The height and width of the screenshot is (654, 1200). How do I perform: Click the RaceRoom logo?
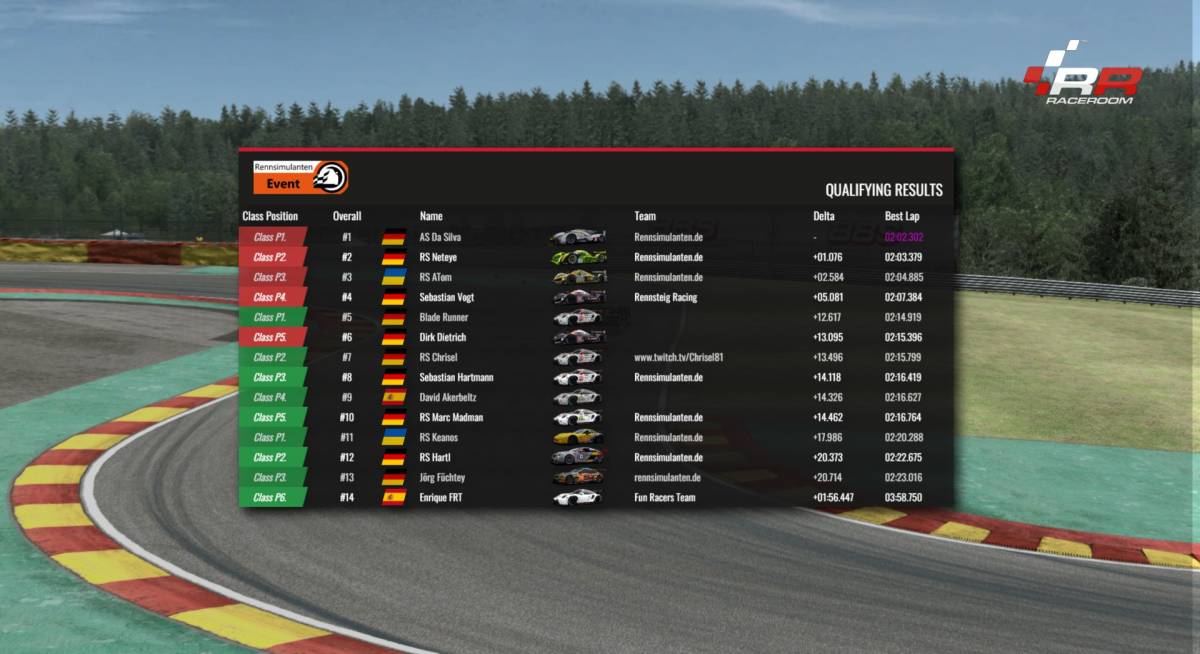click(x=1082, y=74)
